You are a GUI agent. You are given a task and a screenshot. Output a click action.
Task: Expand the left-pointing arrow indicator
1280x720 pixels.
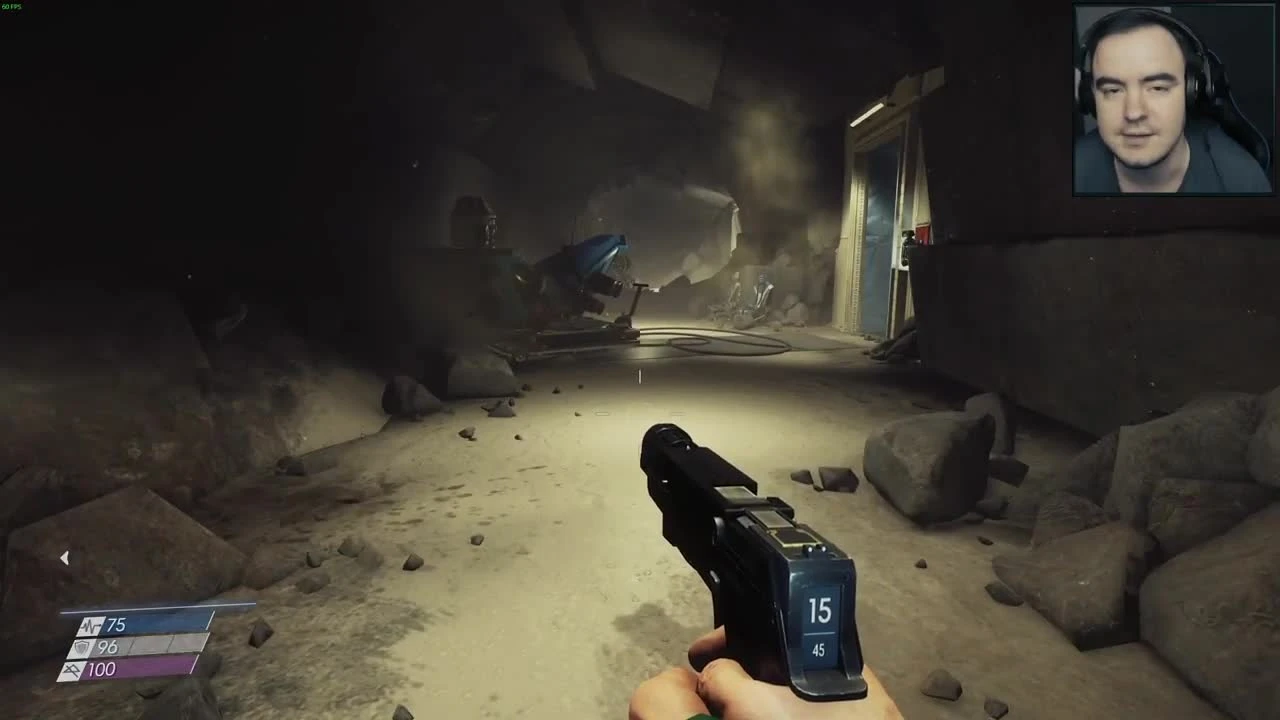click(65, 557)
